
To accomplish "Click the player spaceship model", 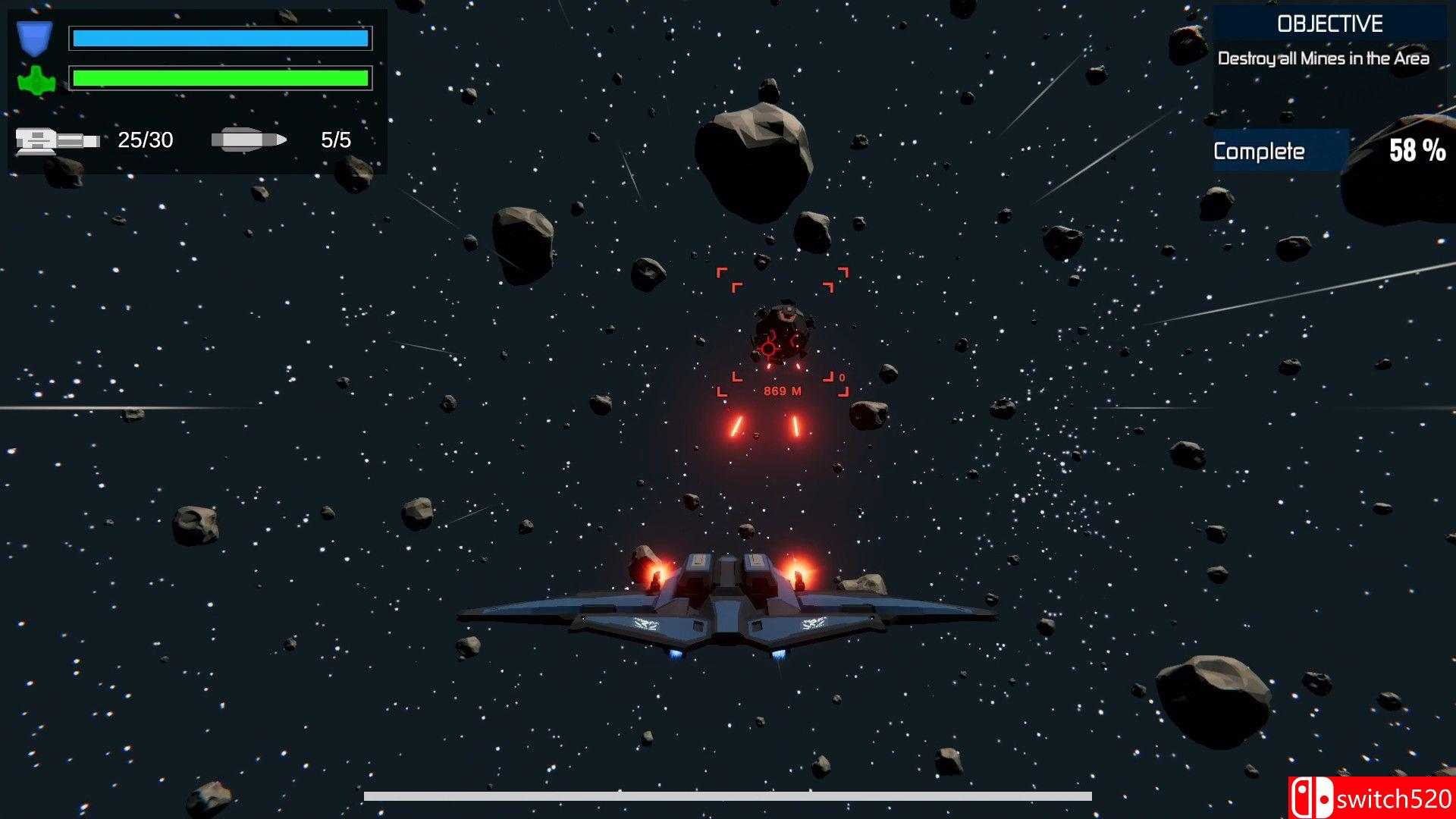I will pyautogui.click(x=728, y=607).
